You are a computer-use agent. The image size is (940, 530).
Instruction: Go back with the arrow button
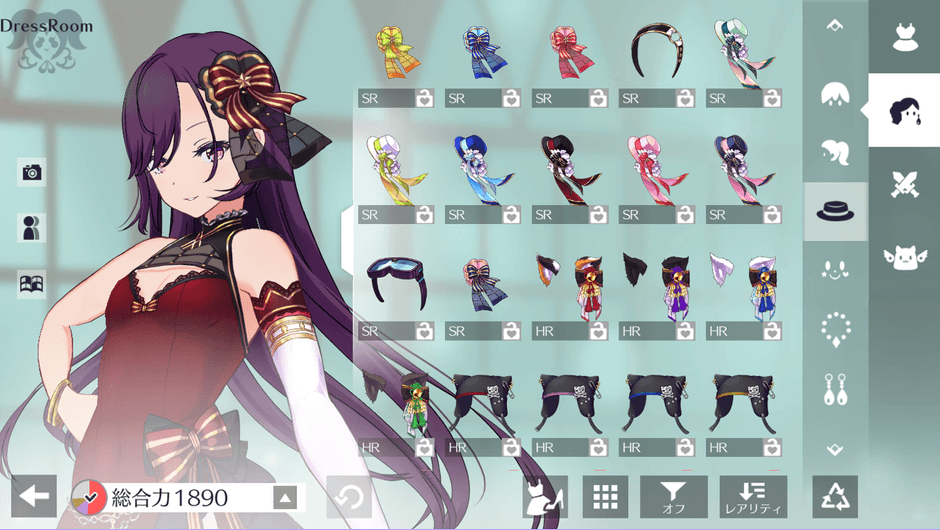pos(34,496)
